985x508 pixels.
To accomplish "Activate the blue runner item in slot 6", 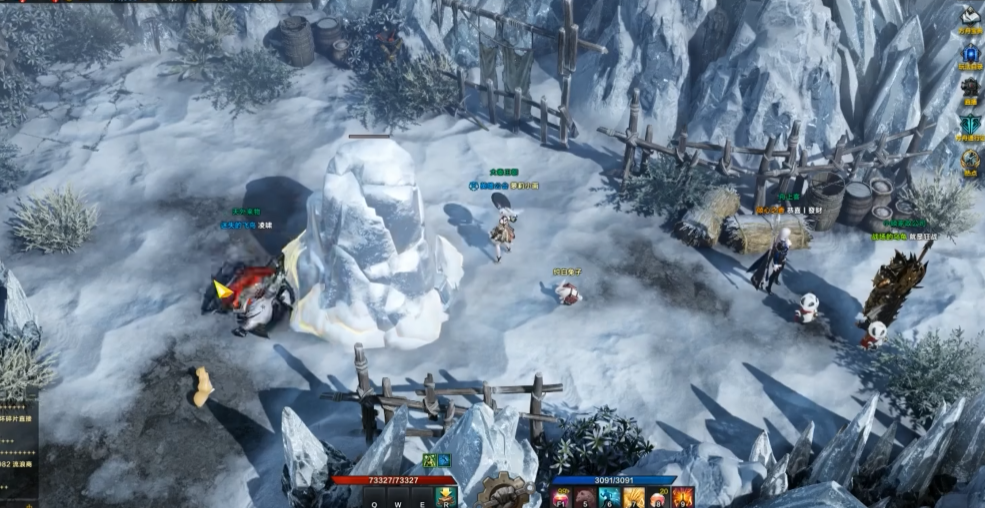I will [x=608, y=497].
